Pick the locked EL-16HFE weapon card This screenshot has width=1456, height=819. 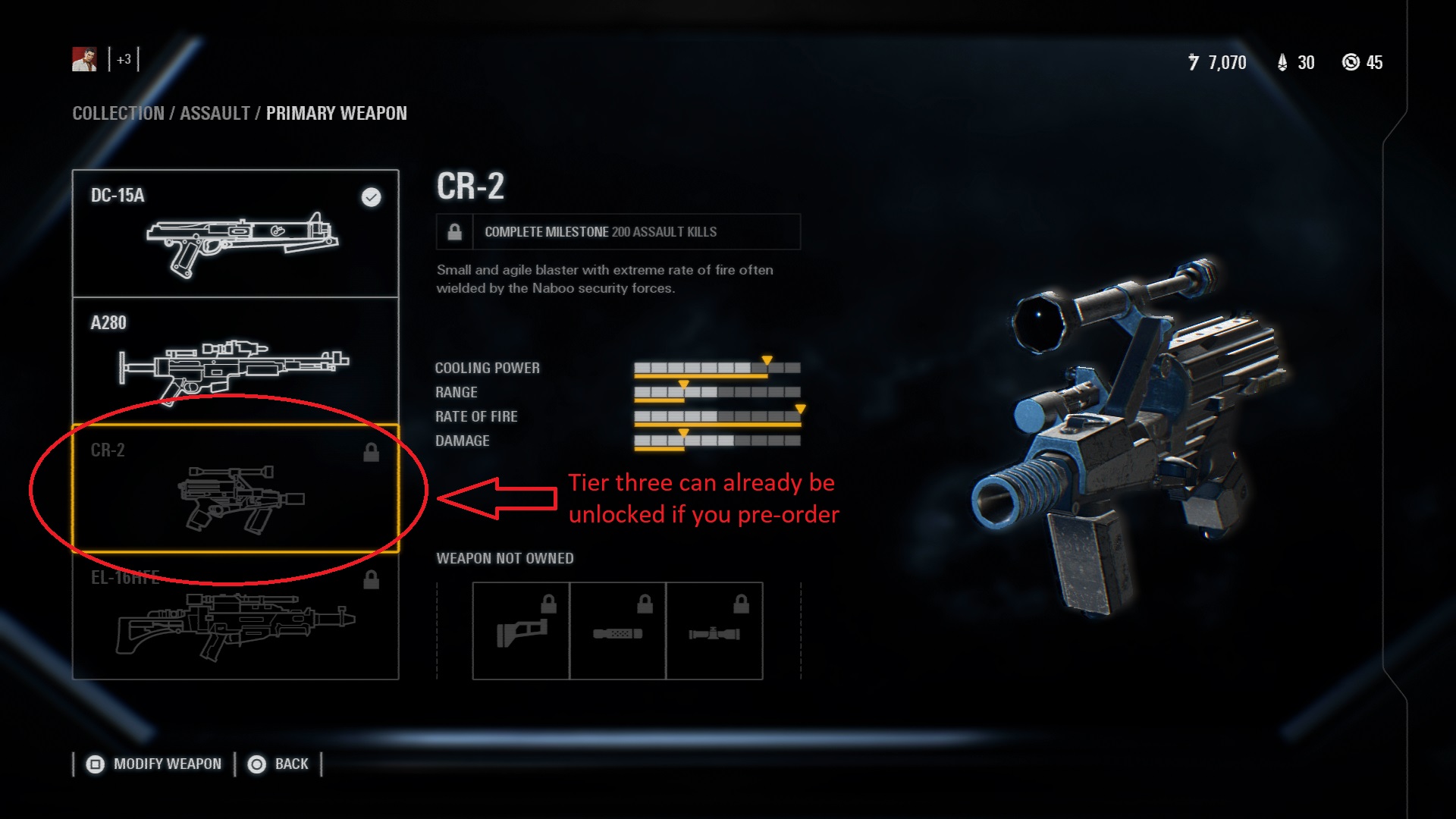(x=235, y=616)
